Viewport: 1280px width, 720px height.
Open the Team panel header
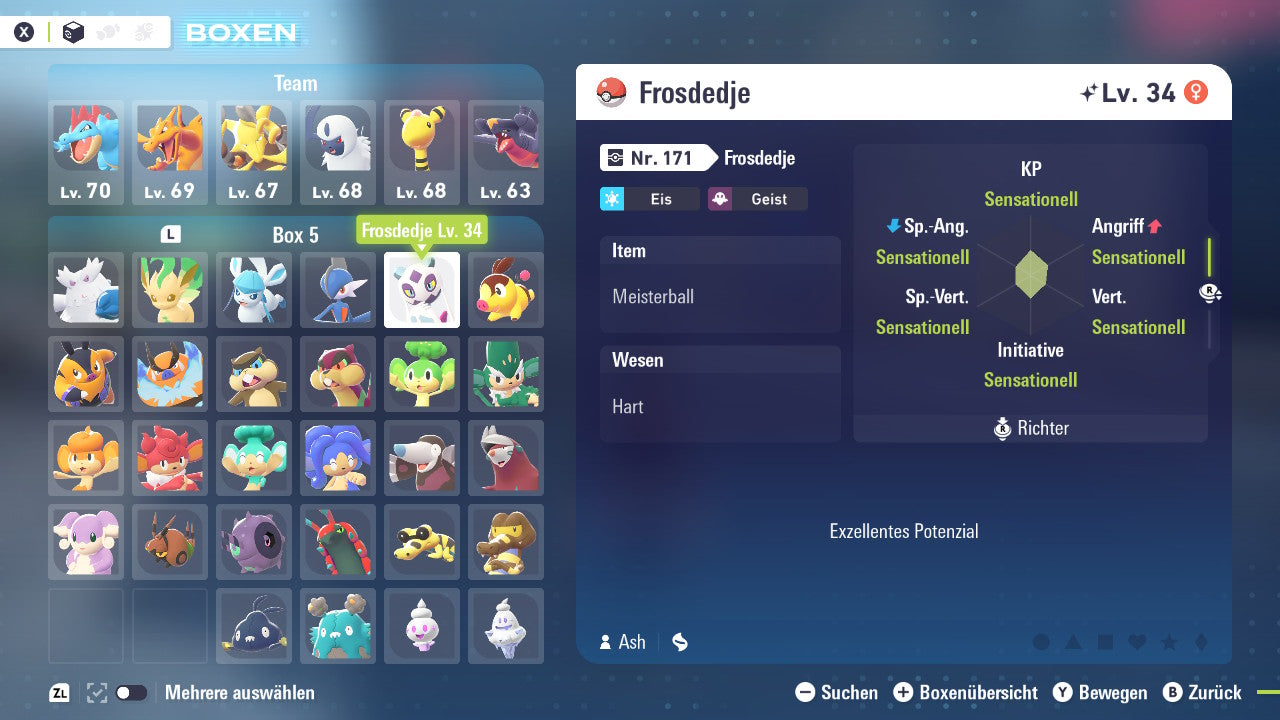click(x=295, y=83)
